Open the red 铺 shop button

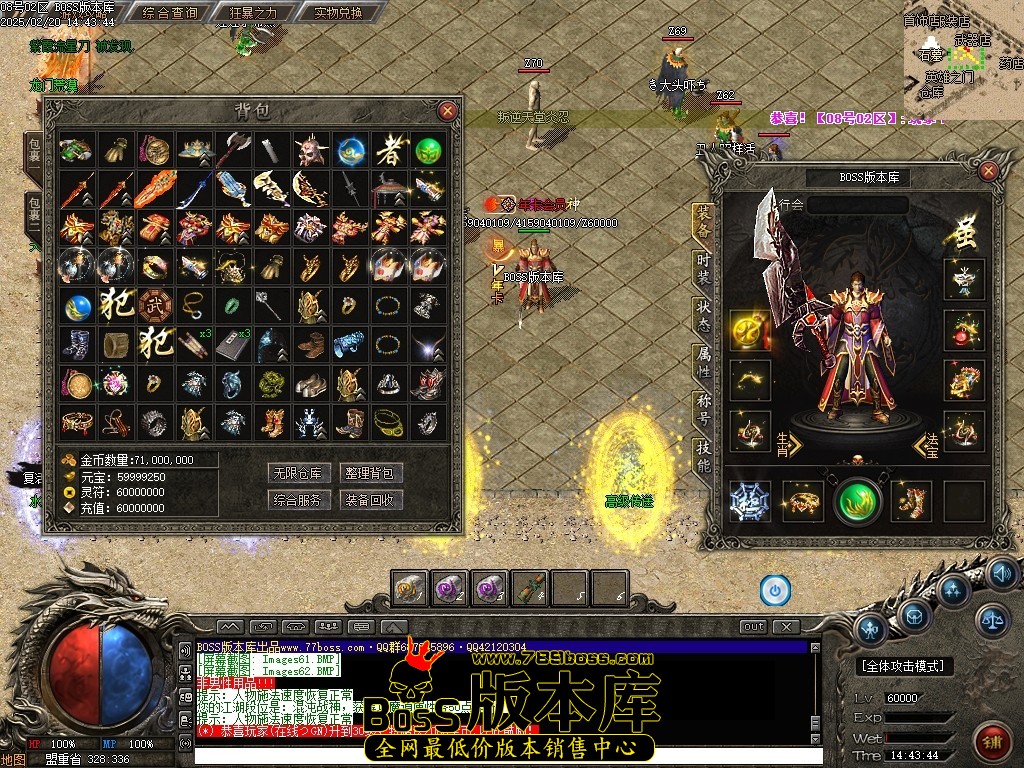[992, 742]
